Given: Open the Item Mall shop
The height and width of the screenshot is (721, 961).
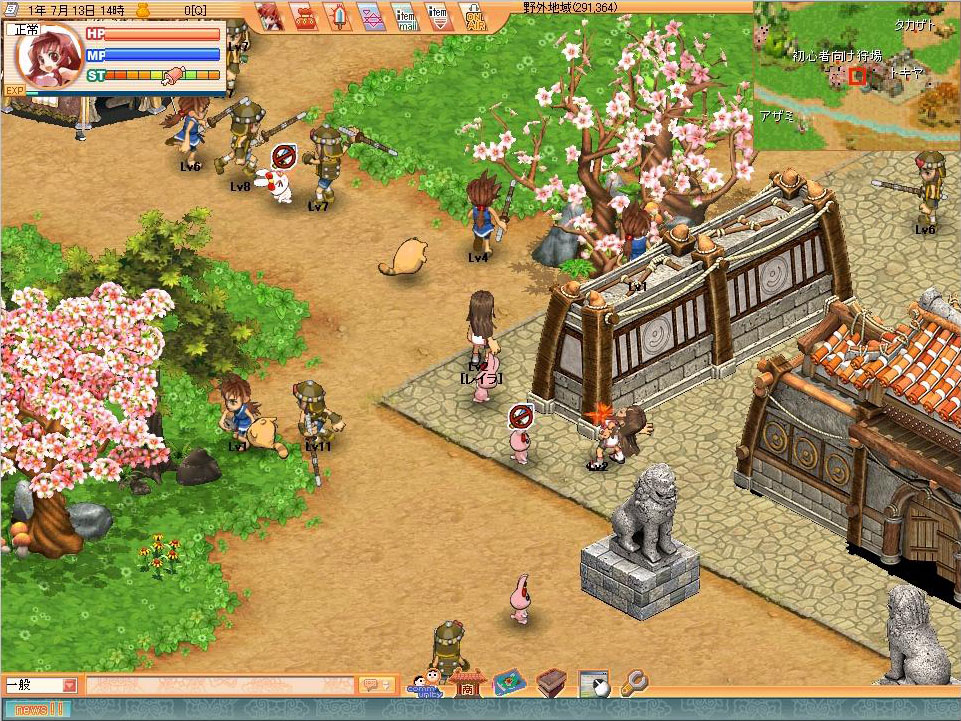Looking at the screenshot, I should click(405, 16).
